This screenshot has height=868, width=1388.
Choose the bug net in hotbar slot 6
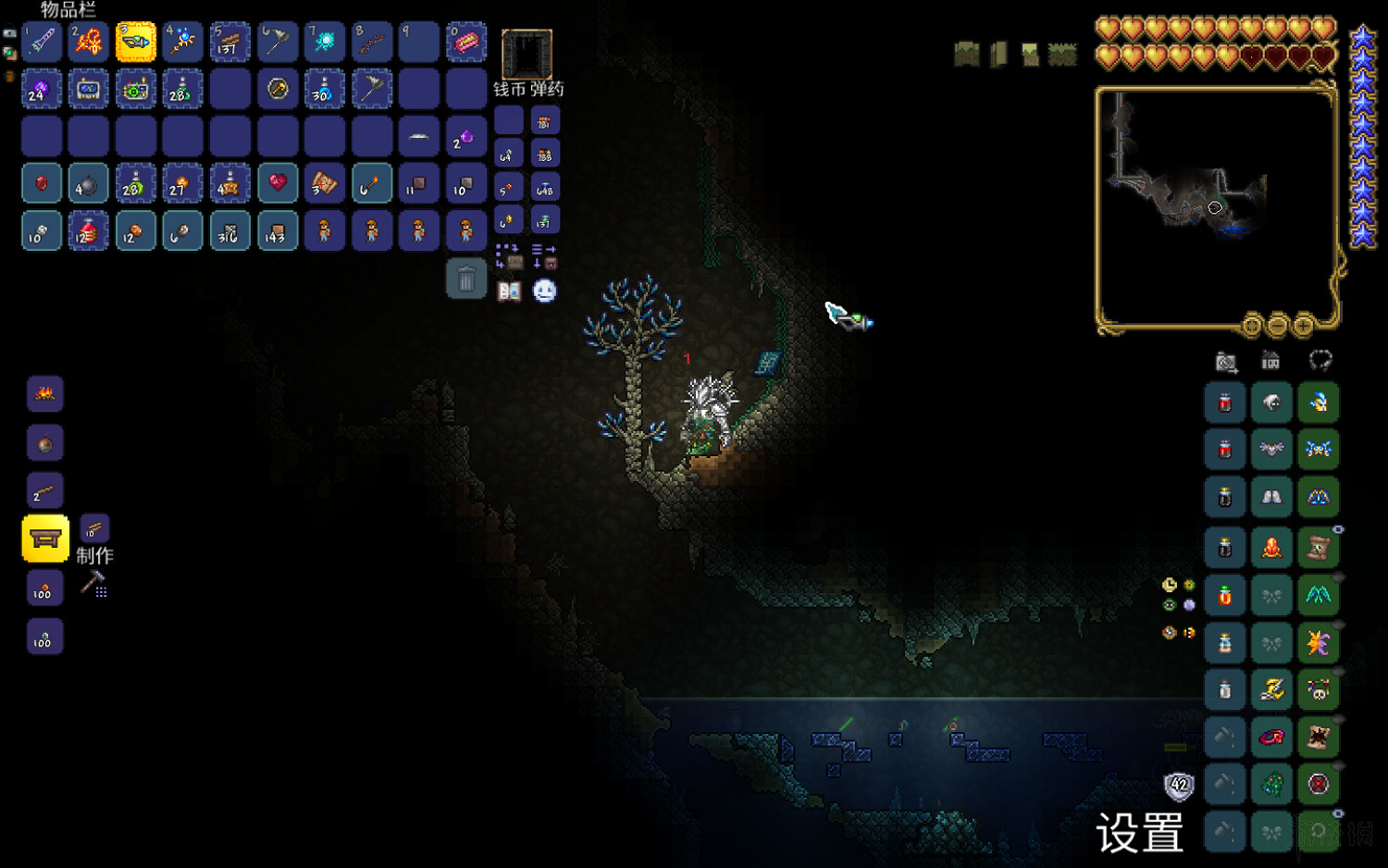(x=278, y=43)
